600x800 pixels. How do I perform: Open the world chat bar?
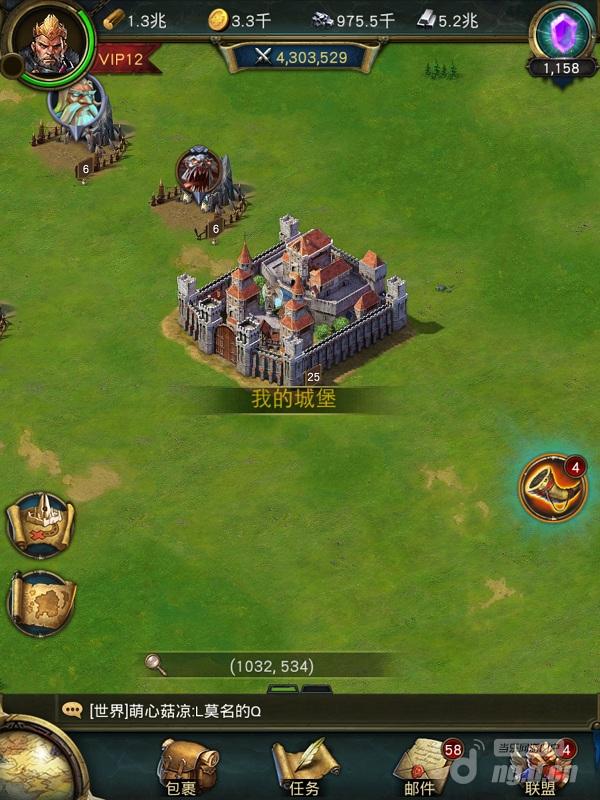tap(300, 711)
